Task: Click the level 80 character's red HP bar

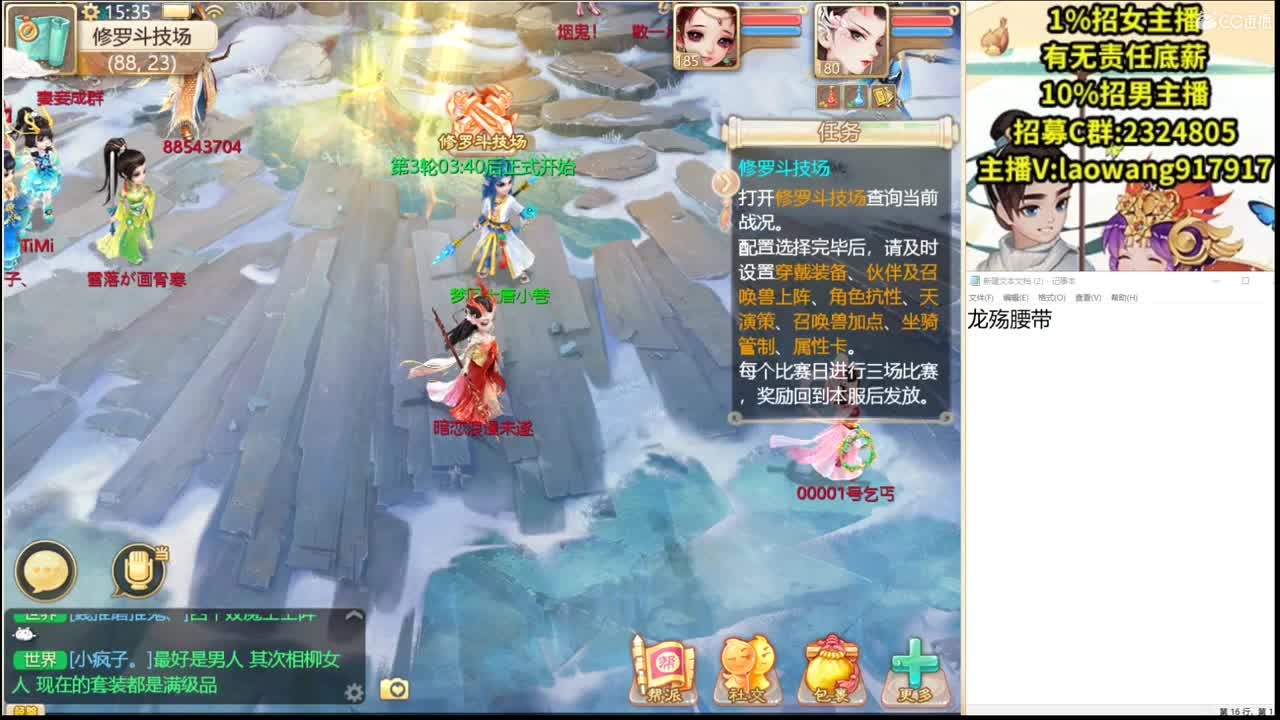Action: click(920, 22)
